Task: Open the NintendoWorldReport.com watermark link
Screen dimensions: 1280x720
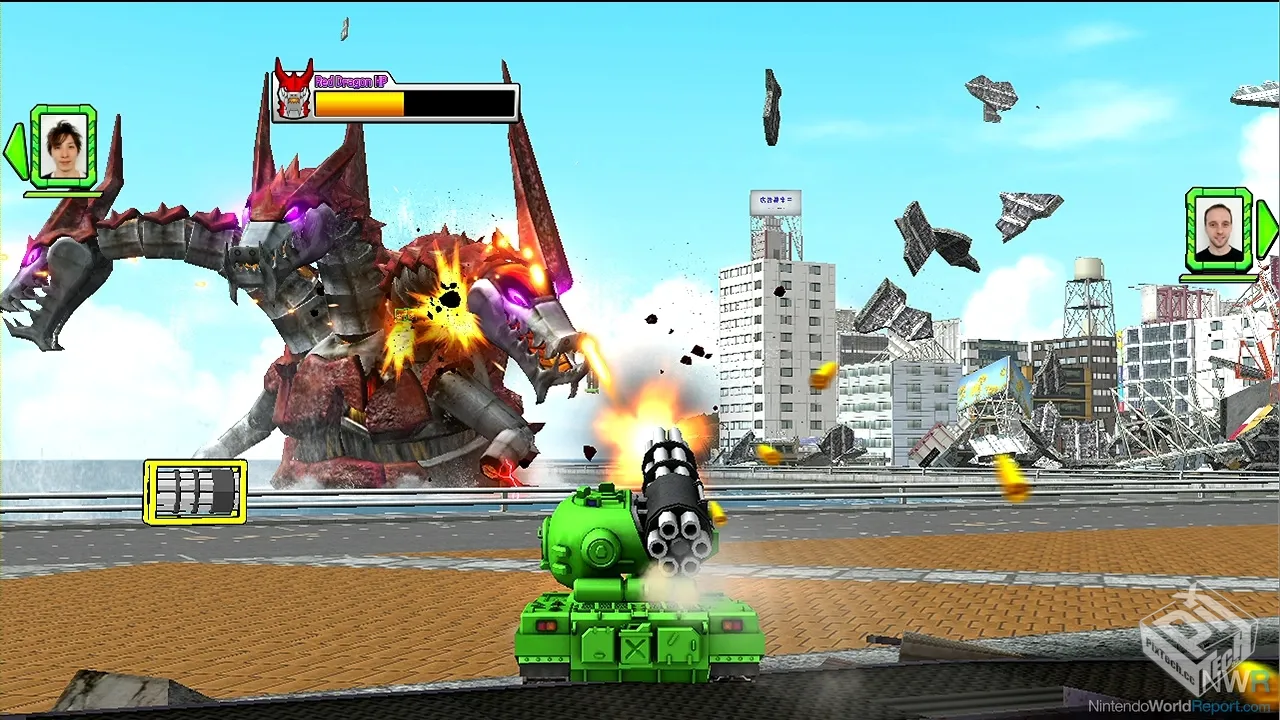Action: [x=1189, y=706]
